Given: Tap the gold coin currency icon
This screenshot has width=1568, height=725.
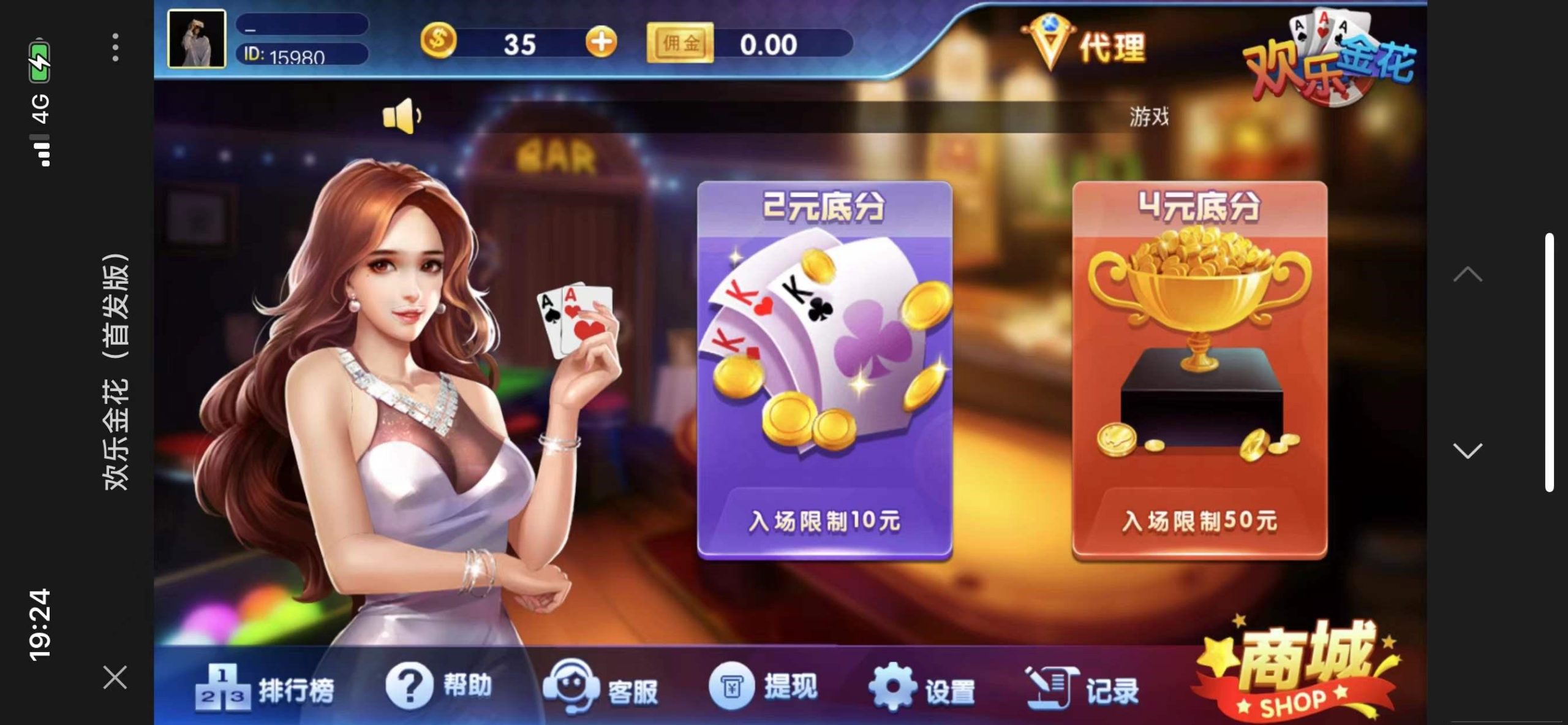Looking at the screenshot, I should click(x=439, y=43).
